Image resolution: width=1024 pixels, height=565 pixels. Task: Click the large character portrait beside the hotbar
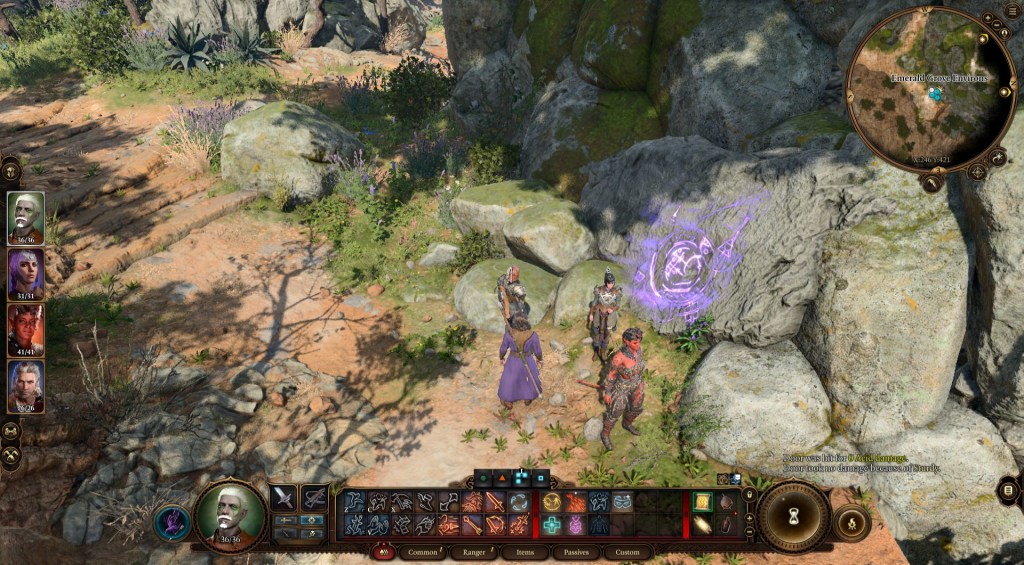[x=231, y=515]
